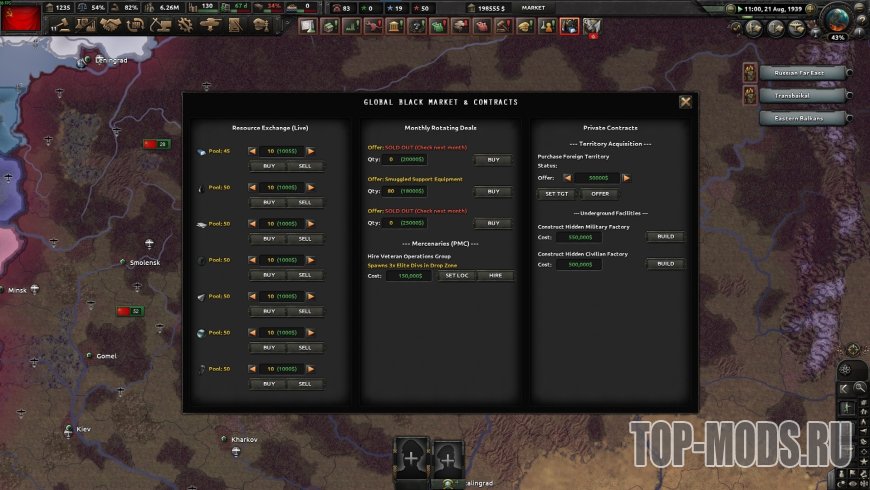Submit the territory purchase OFFER
The height and width of the screenshot is (490, 870).
599,194
